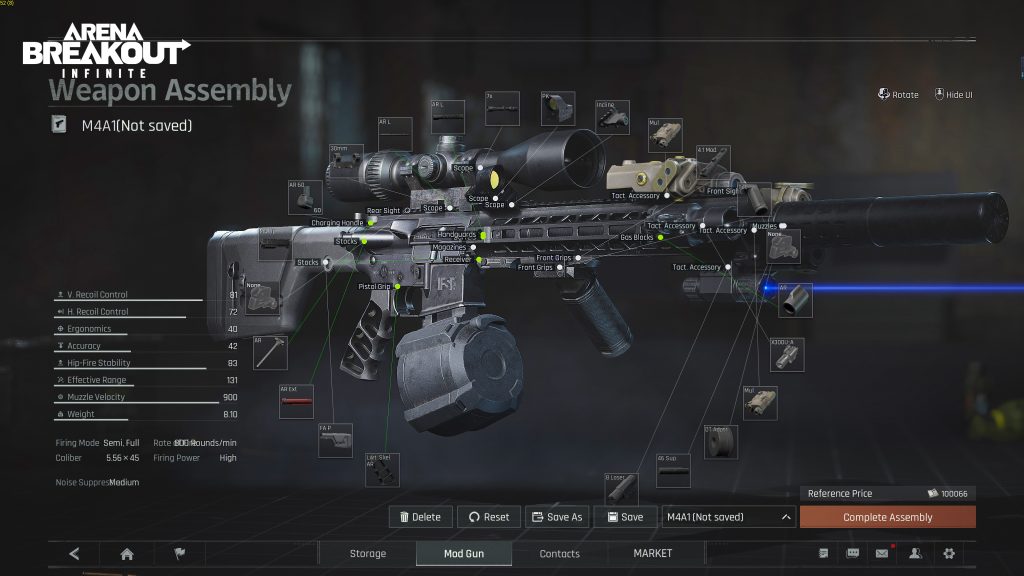Delete the current weapon build
The height and width of the screenshot is (576, 1024).
click(x=420, y=517)
